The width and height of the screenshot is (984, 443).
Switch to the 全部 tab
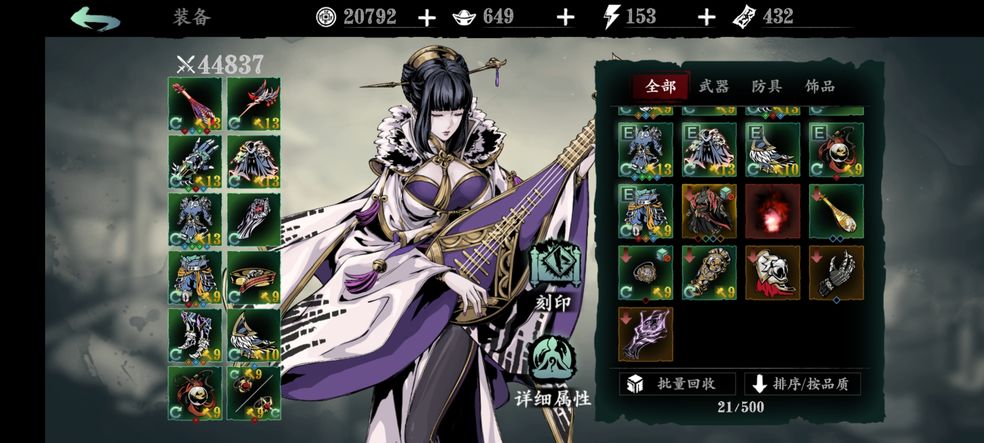pyautogui.click(x=660, y=87)
